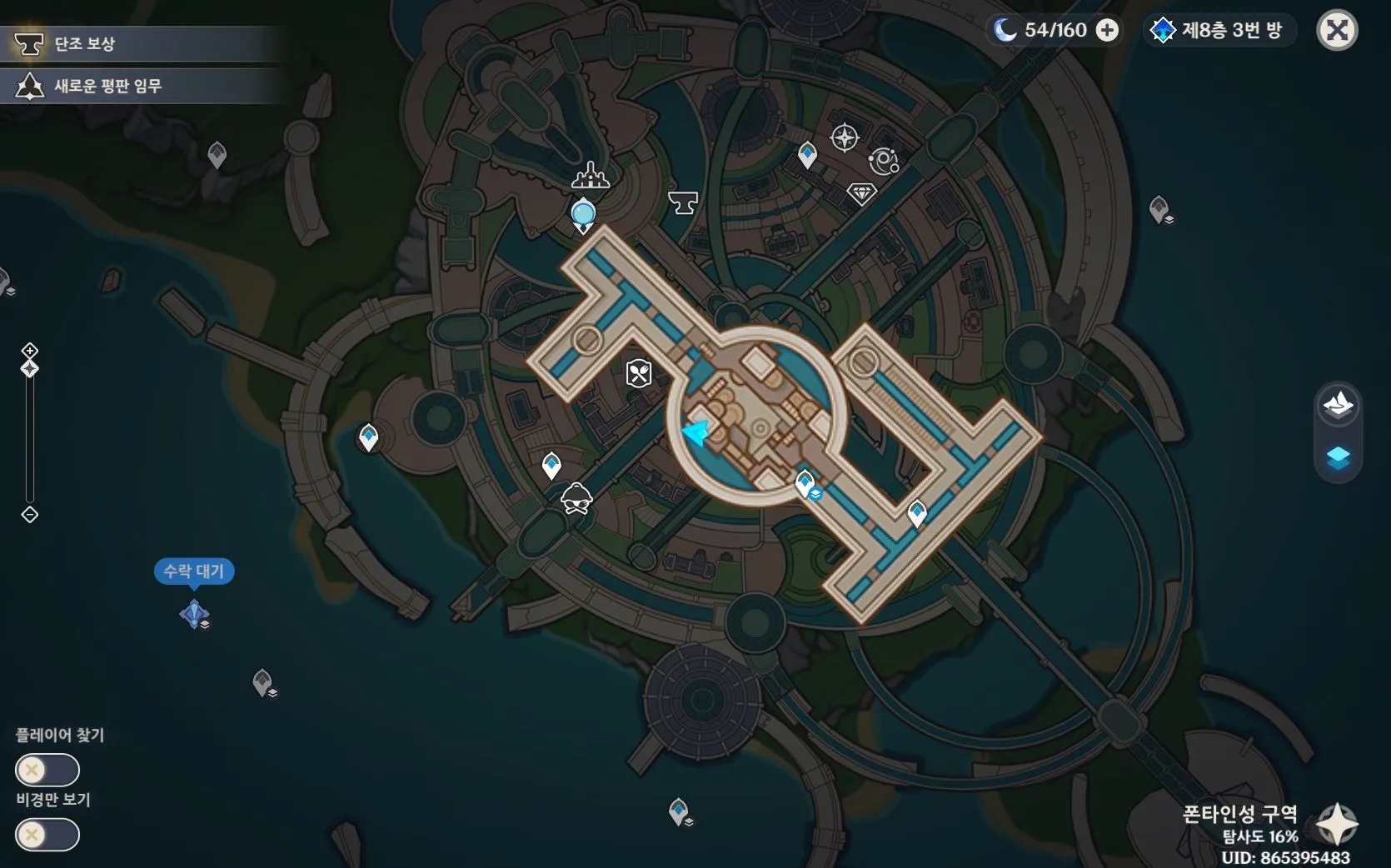Zoom out using the map slider minus
The image size is (1391, 868).
click(30, 515)
